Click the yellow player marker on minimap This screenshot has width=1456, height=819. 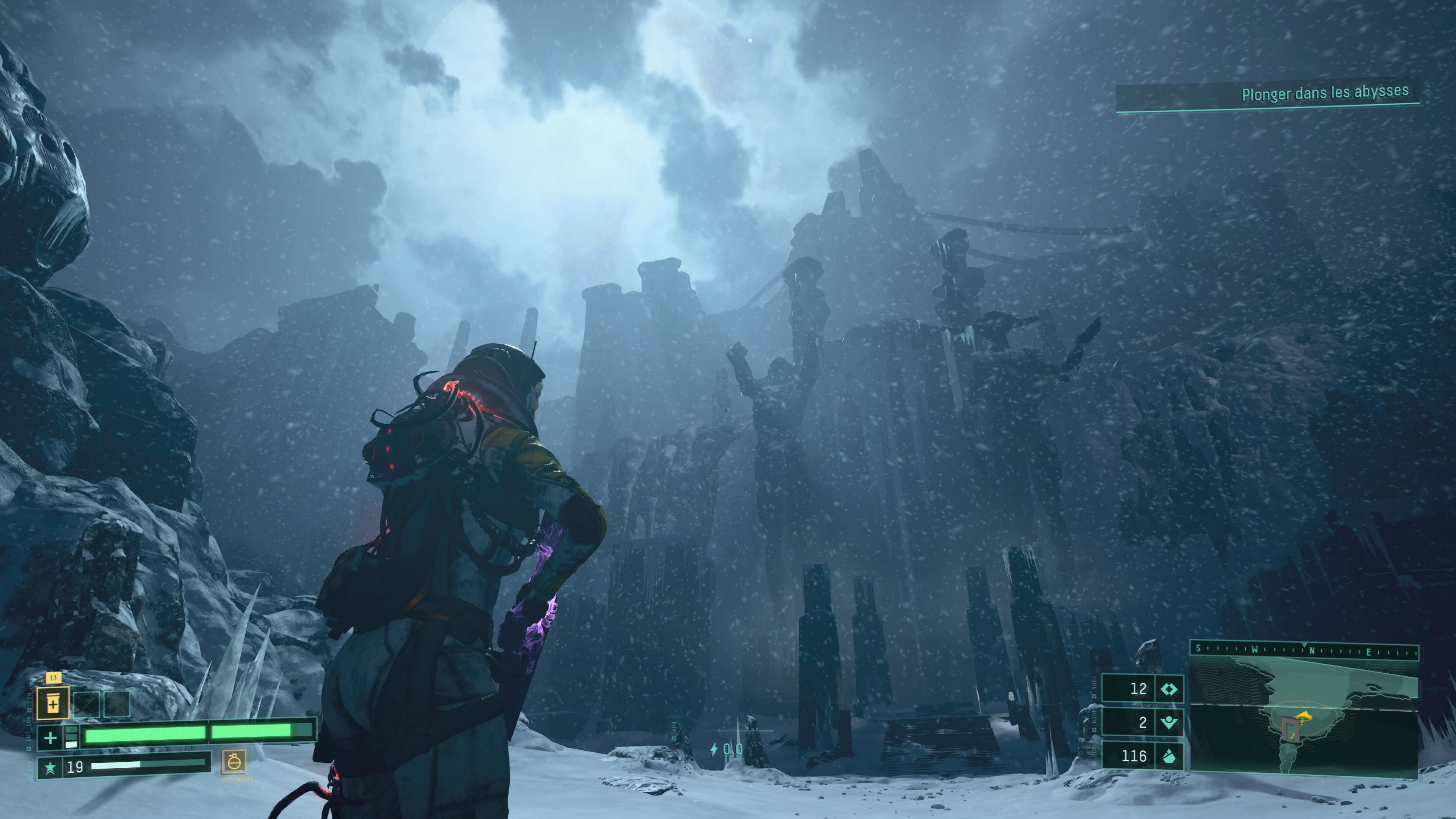1304,717
